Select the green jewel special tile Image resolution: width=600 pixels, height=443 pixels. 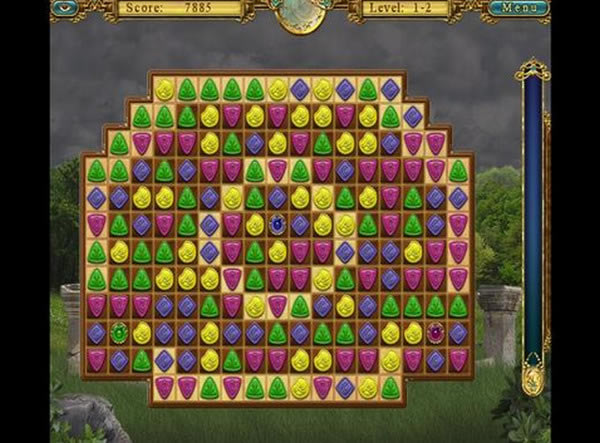pos(119,333)
